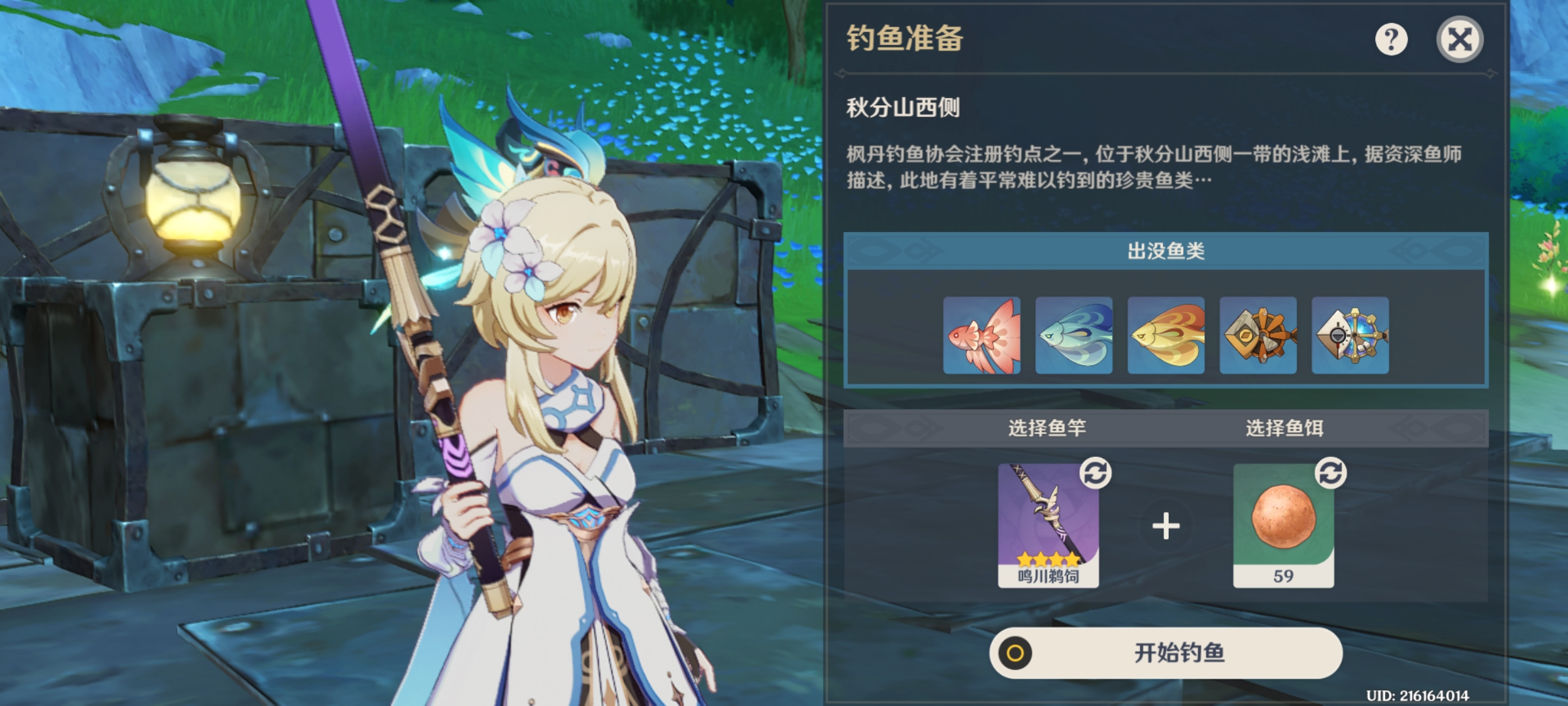Screen dimensions: 1568x706
Task: Swap the fishing rod via refresh icon
Action: (x=1096, y=473)
